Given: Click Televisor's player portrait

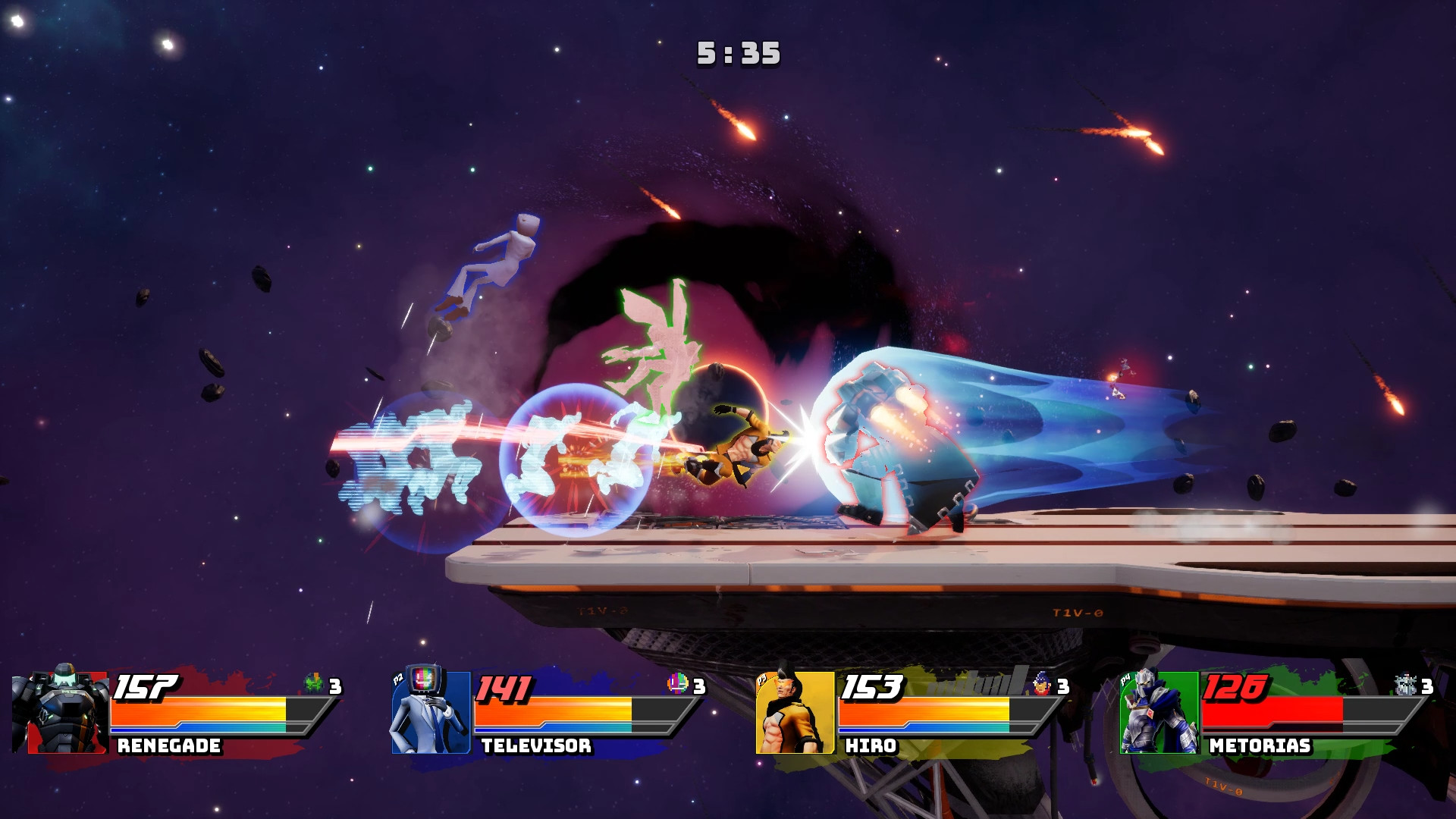Looking at the screenshot, I should tap(429, 711).
